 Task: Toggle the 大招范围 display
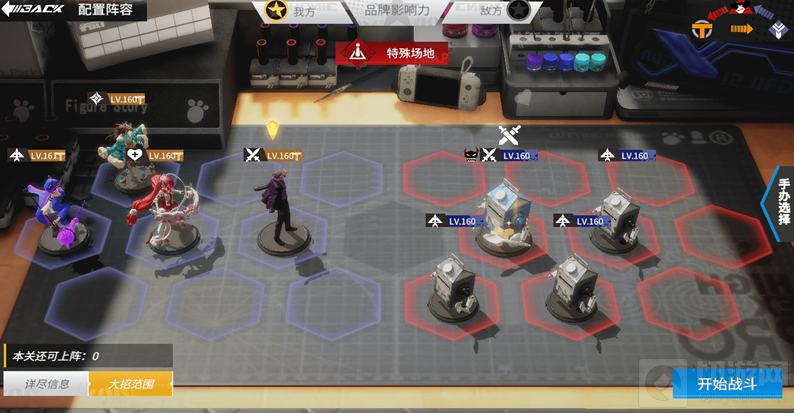click(x=130, y=384)
